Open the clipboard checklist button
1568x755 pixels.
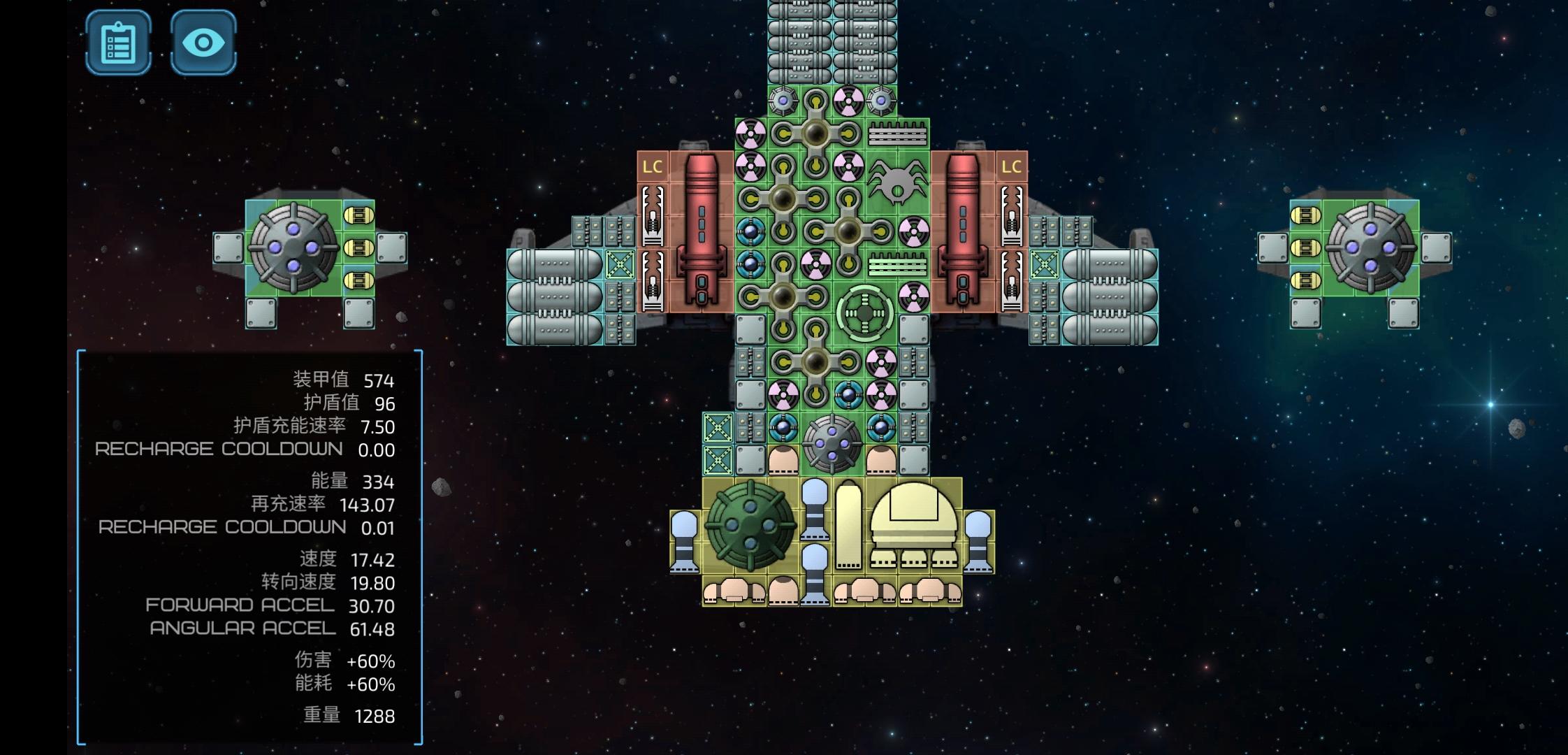118,43
